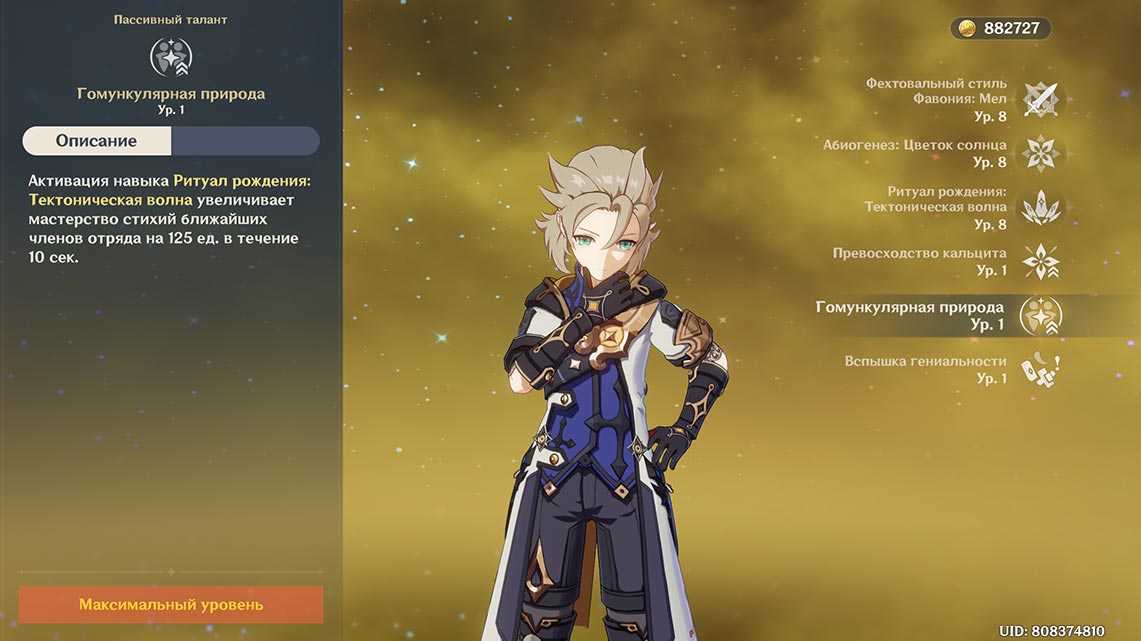This screenshot has height=641, width=1141.
Task: Click the Максимальный уровень button
Action: point(171,605)
